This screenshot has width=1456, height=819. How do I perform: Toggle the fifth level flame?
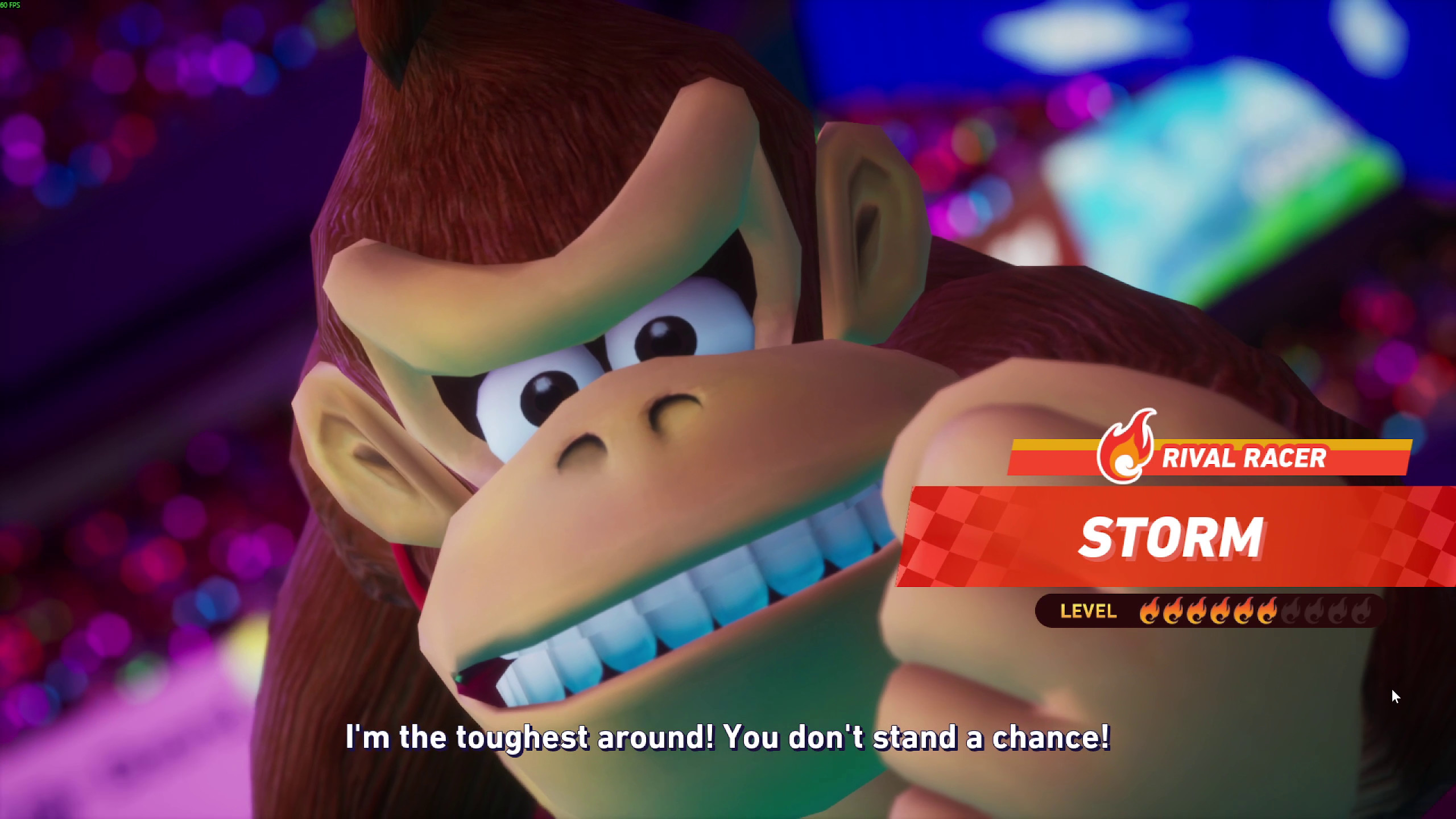pos(1244,610)
